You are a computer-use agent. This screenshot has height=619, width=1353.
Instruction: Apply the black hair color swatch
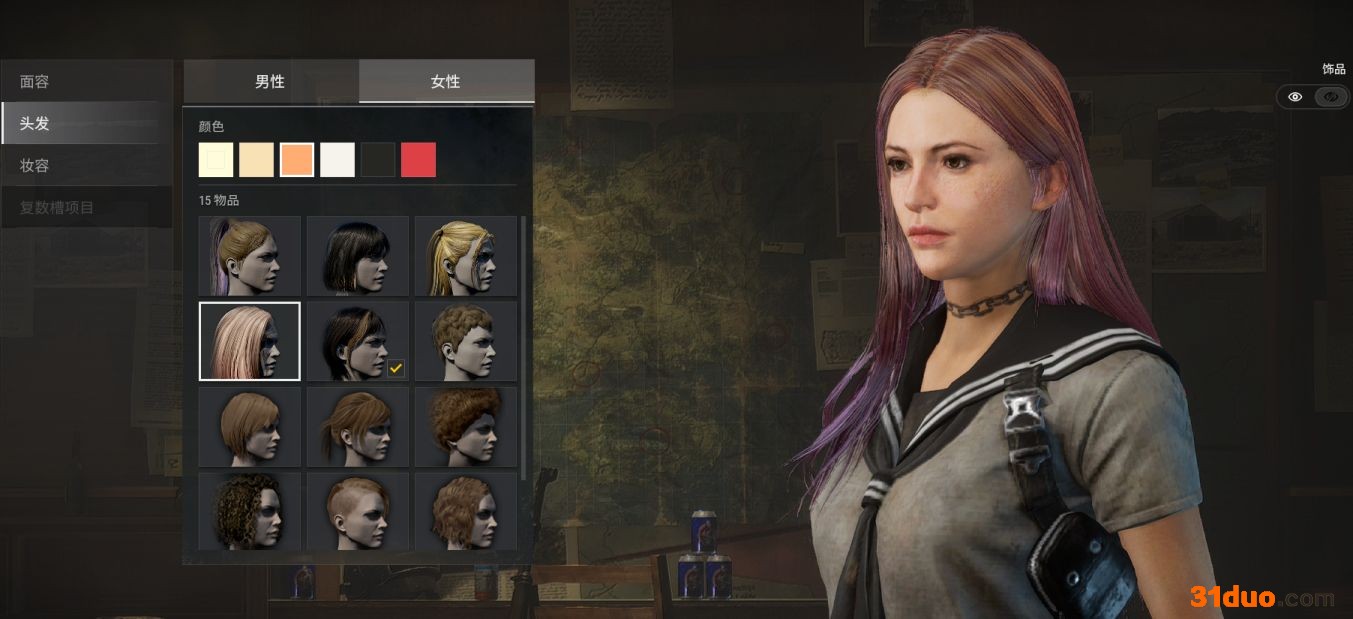(x=378, y=160)
